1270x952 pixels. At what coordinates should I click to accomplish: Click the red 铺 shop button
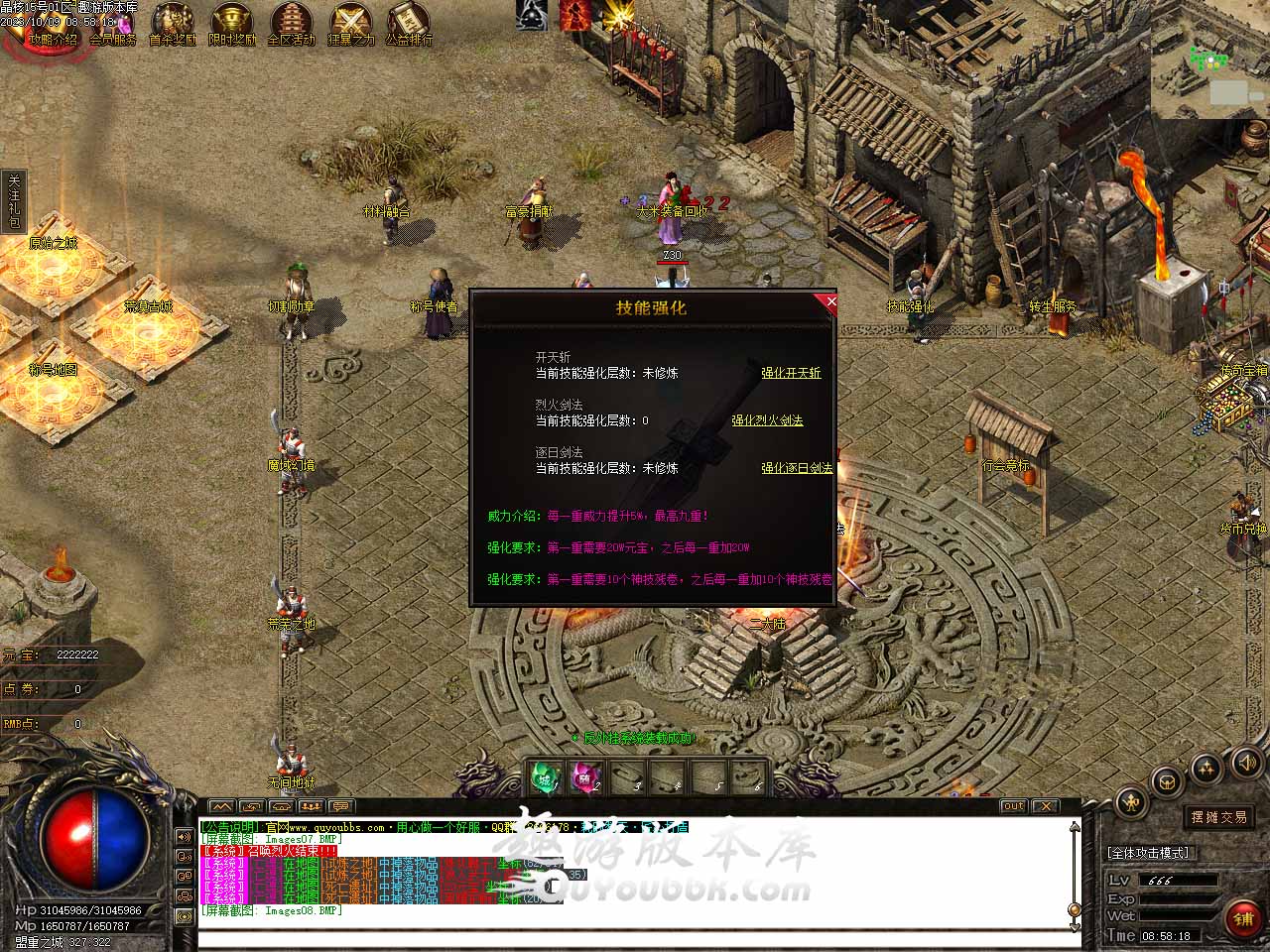tap(1243, 918)
